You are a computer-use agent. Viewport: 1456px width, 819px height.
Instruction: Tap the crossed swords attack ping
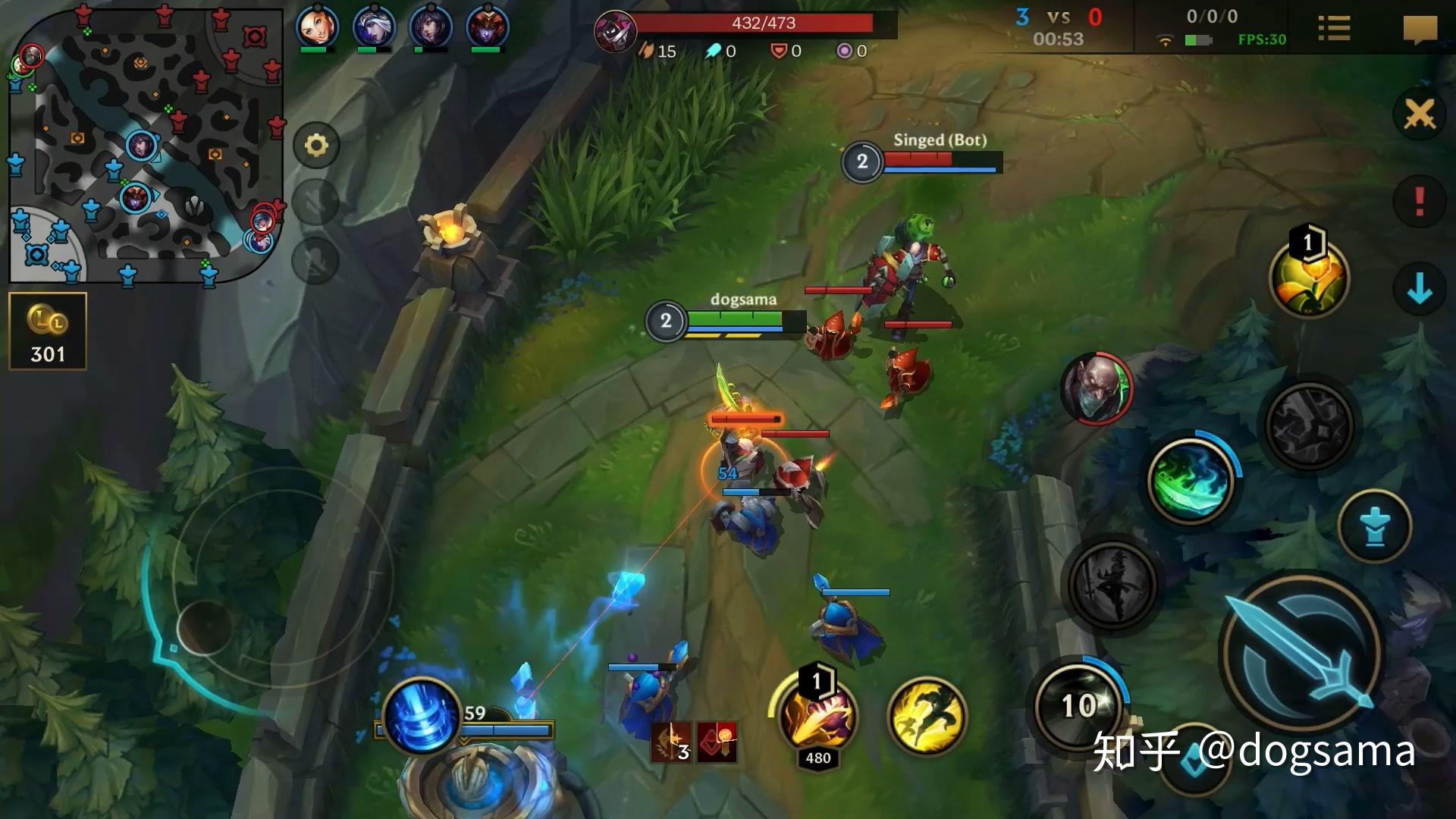point(1419,115)
